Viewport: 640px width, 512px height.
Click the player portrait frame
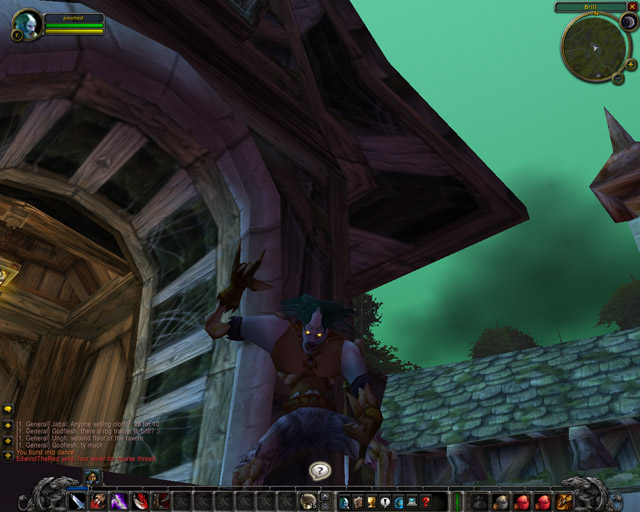pyautogui.click(x=27, y=22)
